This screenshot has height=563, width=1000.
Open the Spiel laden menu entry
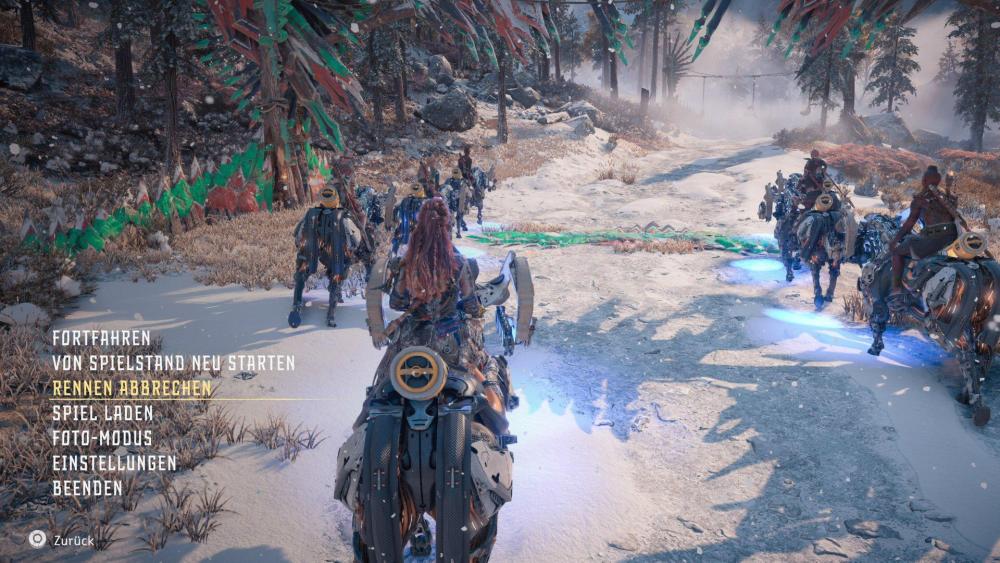(102, 413)
